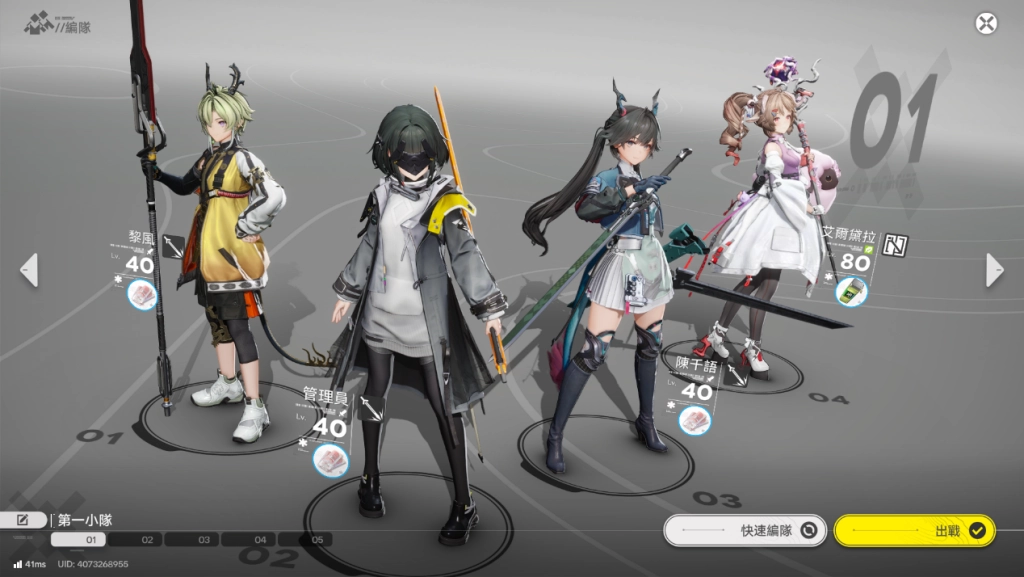1024x577 pixels.
Task: Select 陳千語's equipped item icon
Action: pos(695,420)
